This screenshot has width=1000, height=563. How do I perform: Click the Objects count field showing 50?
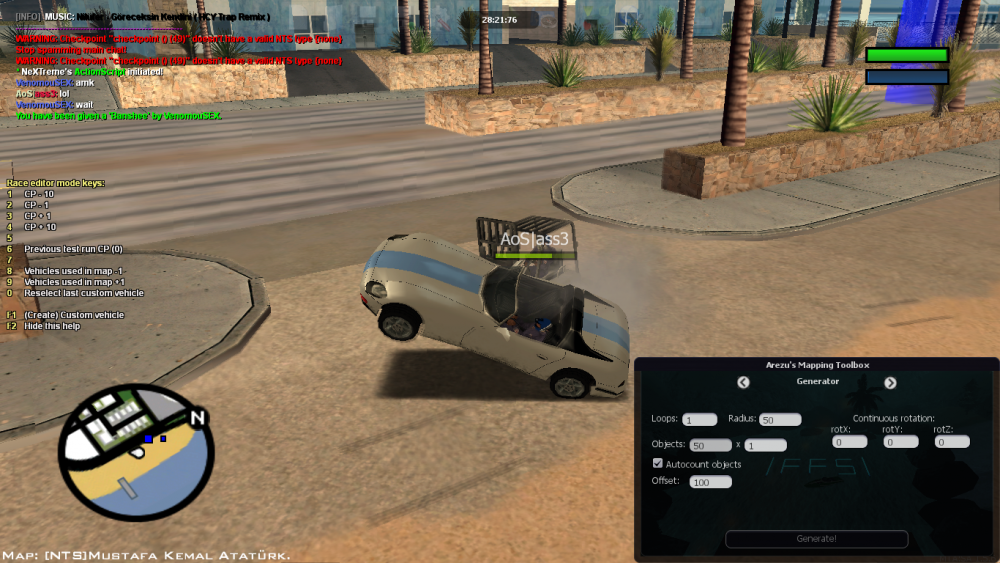711,445
